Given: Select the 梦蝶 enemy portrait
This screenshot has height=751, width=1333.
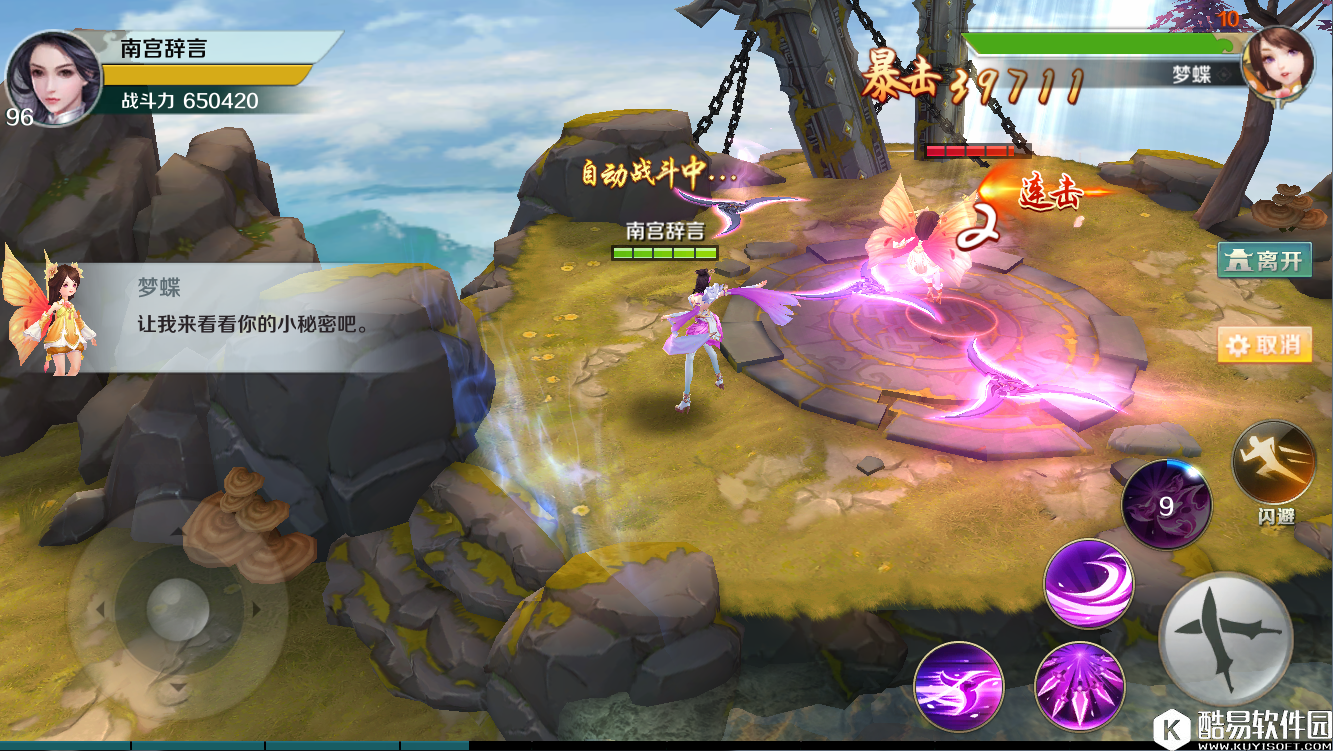Looking at the screenshot, I should coord(1277,63).
